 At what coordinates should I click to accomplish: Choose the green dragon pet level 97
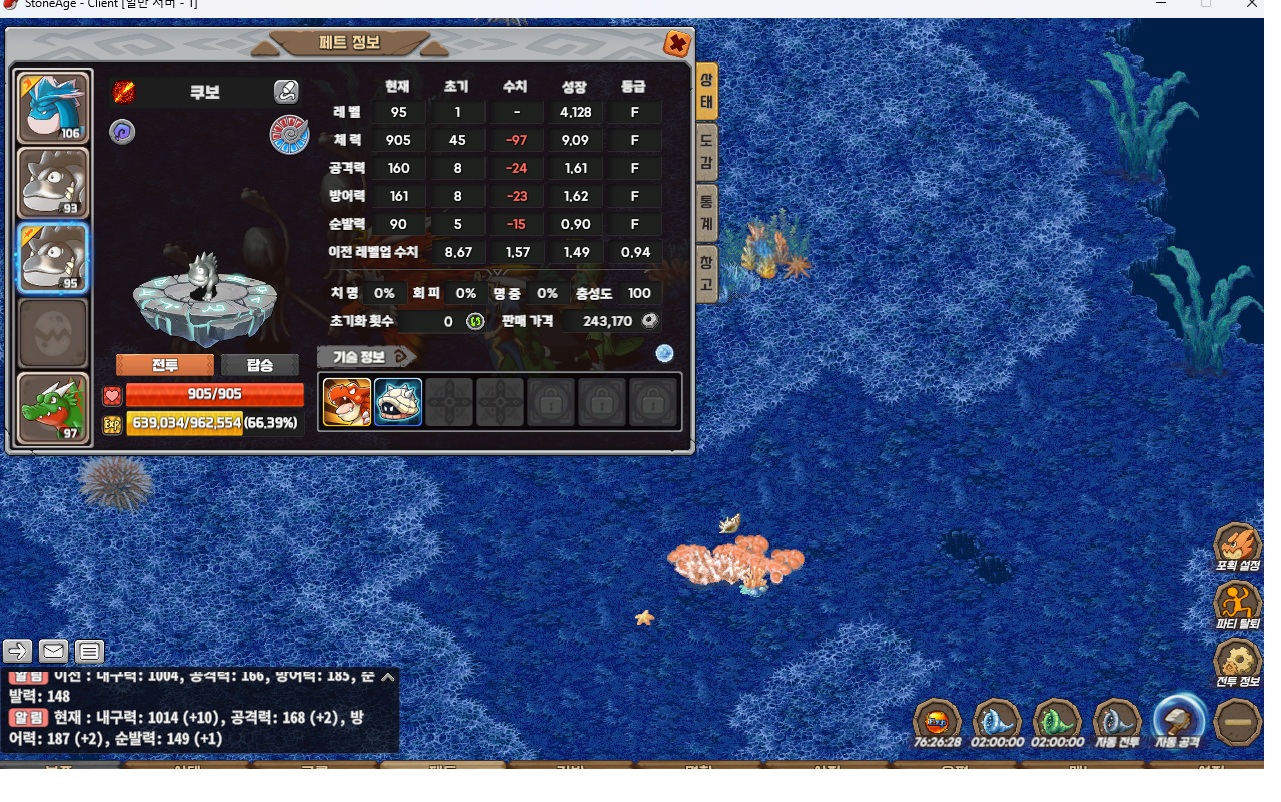54,408
